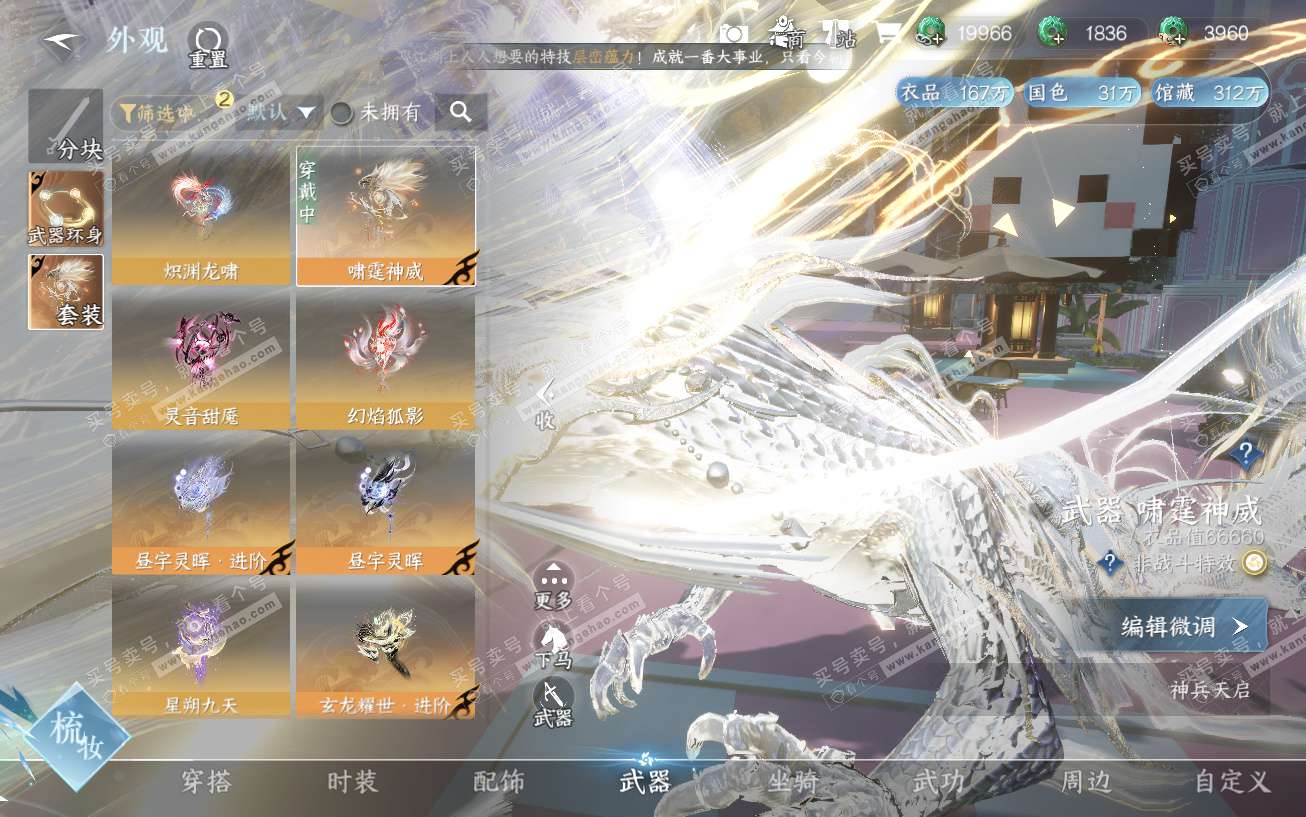The height and width of the screenshot is (817, 1306).
Task: Choose the 武器环身 category
Action: pos(66,209)
